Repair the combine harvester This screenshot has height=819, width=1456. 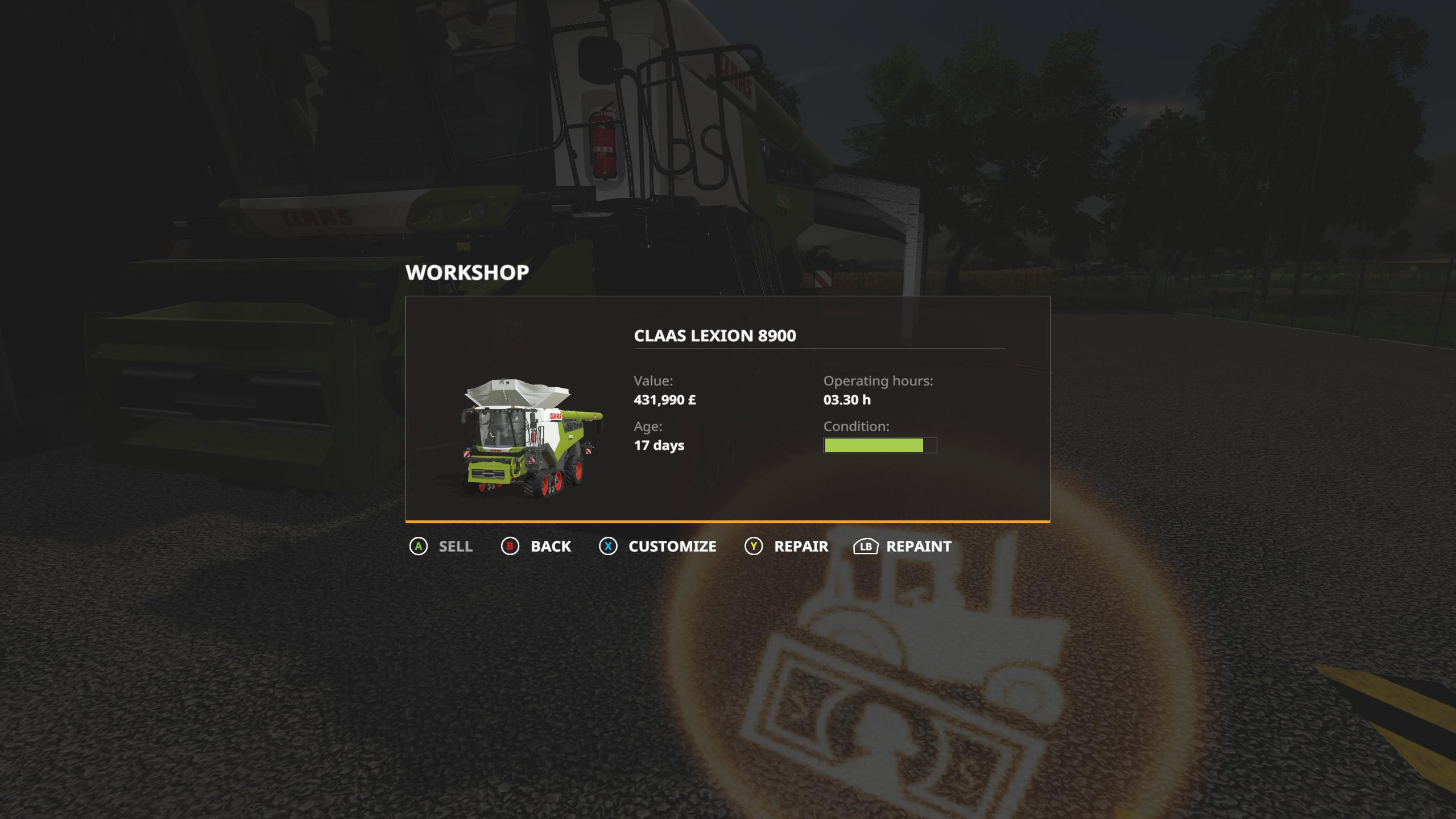[787, 547]
